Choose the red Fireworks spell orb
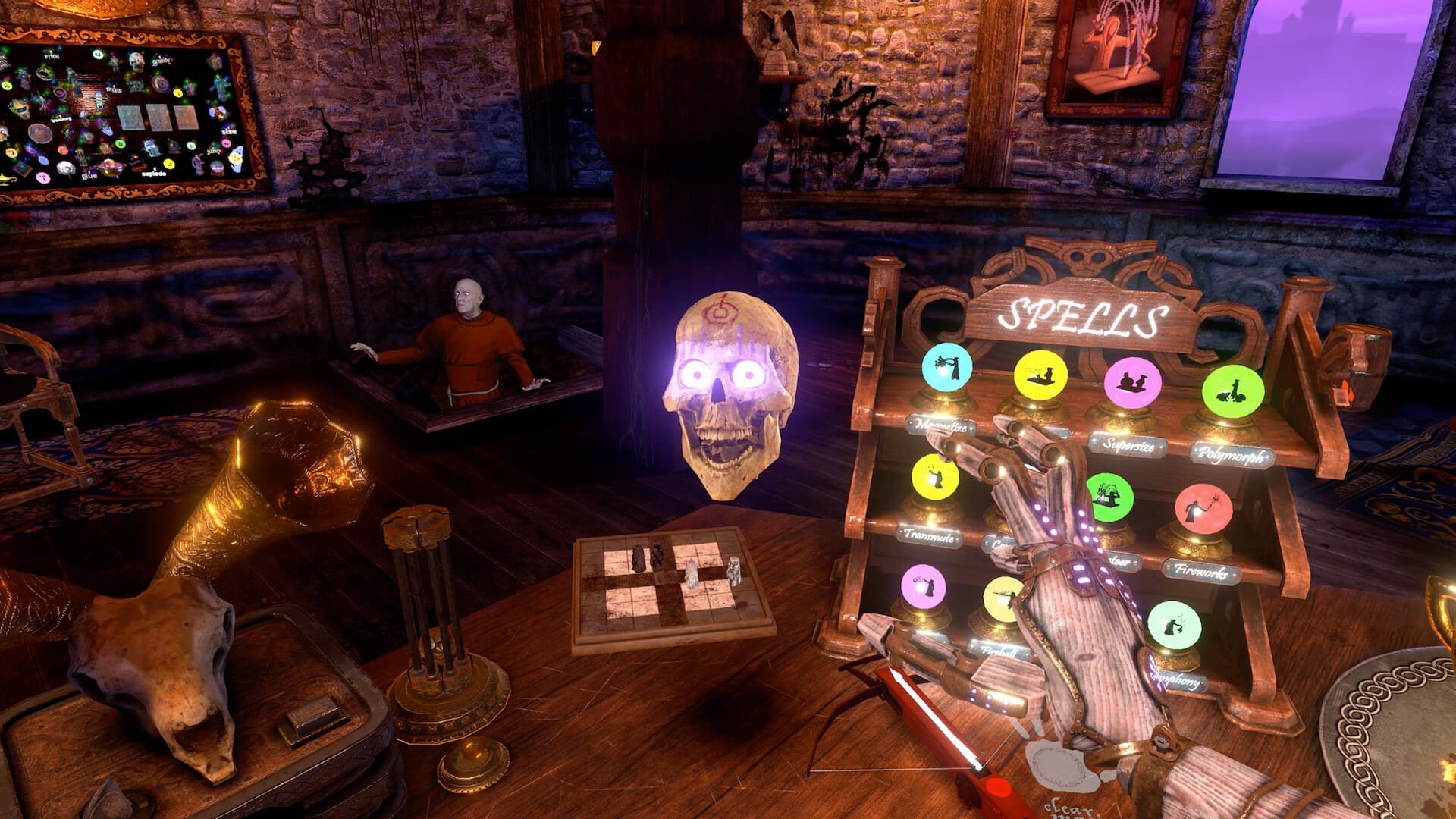The width and height of the screenshot is (1456, 819). (x=1203, y=508)
